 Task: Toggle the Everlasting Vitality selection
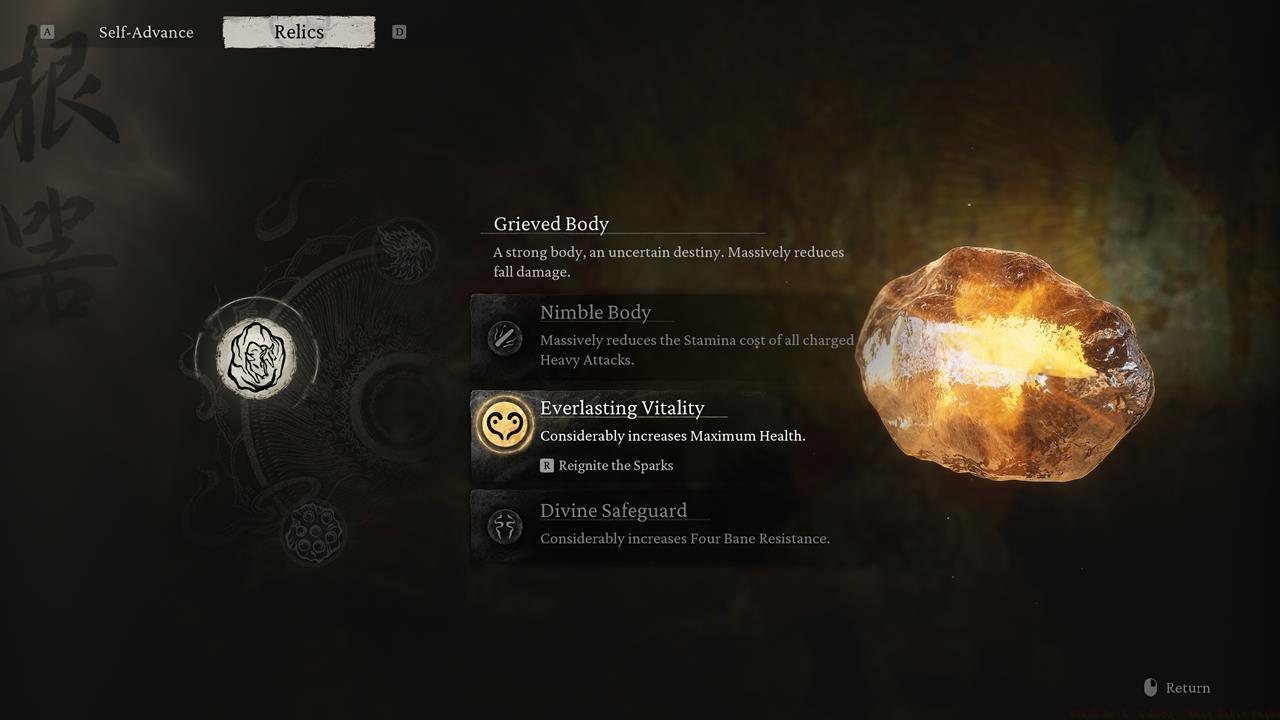pos(622,408)
